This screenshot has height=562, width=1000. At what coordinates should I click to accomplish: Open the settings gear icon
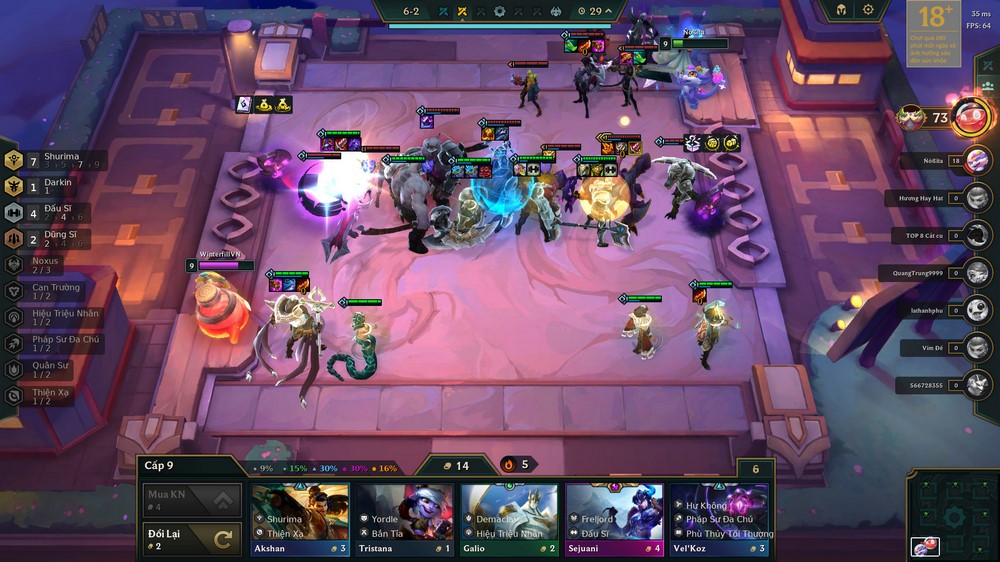[x=868, y=10]
